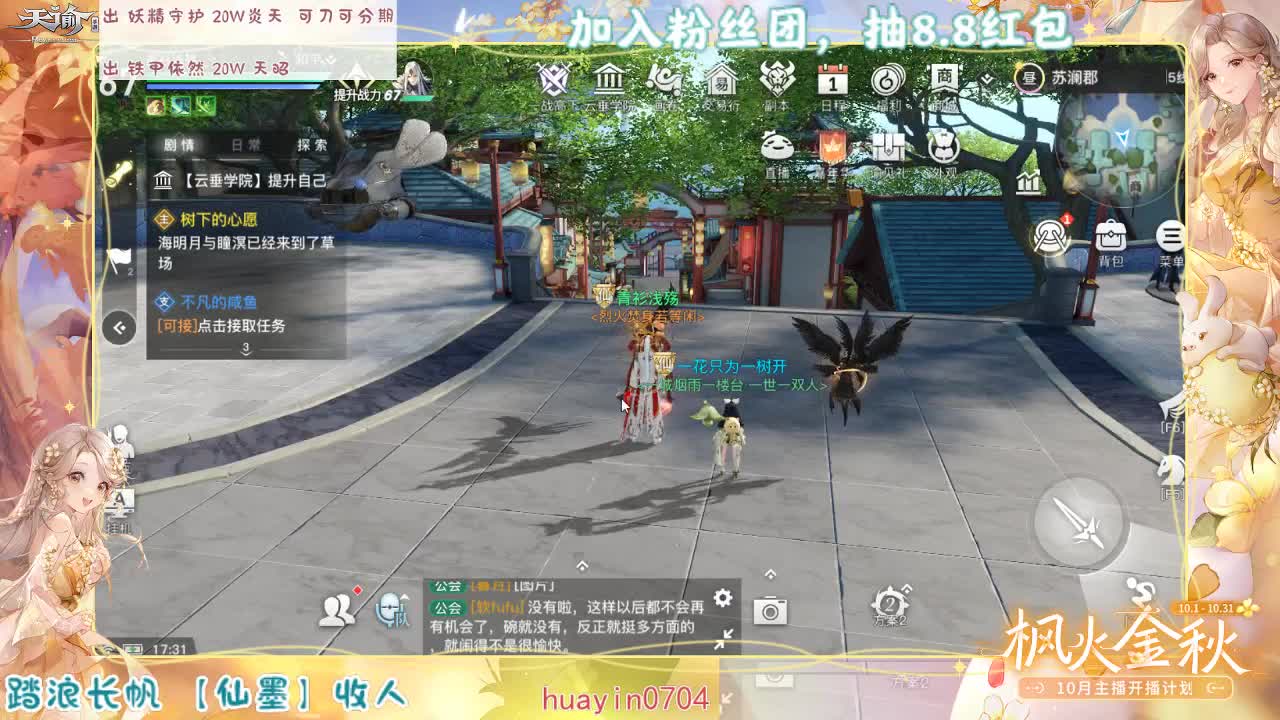Collapse the quest panel with the left arrow
This screenshot has width=1280, height=720.
point(118,326)
